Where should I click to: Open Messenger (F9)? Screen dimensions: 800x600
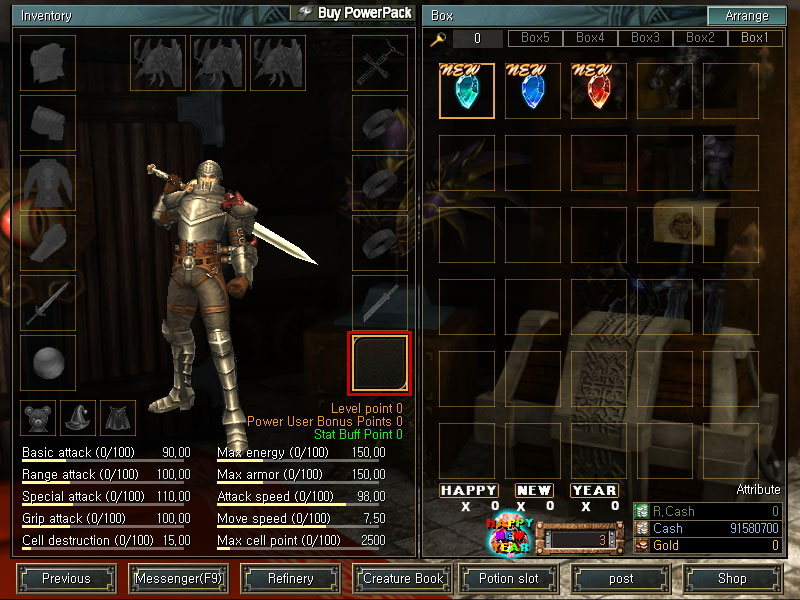177,578
